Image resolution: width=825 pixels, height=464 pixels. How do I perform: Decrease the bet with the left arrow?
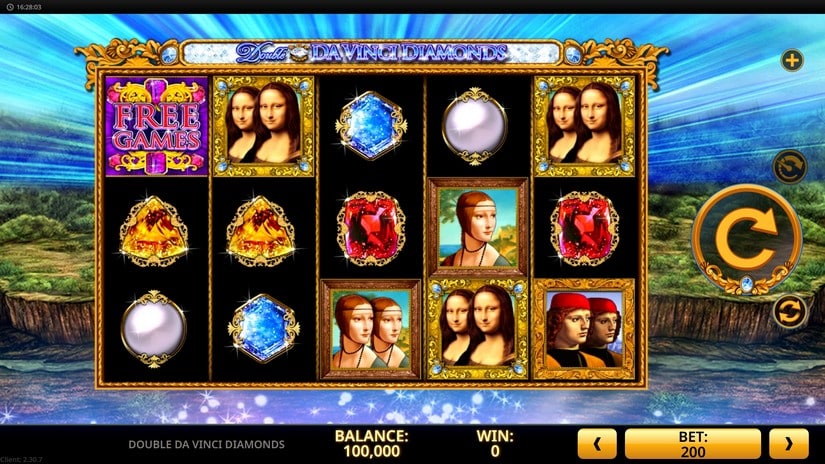[x=598, y=443]
